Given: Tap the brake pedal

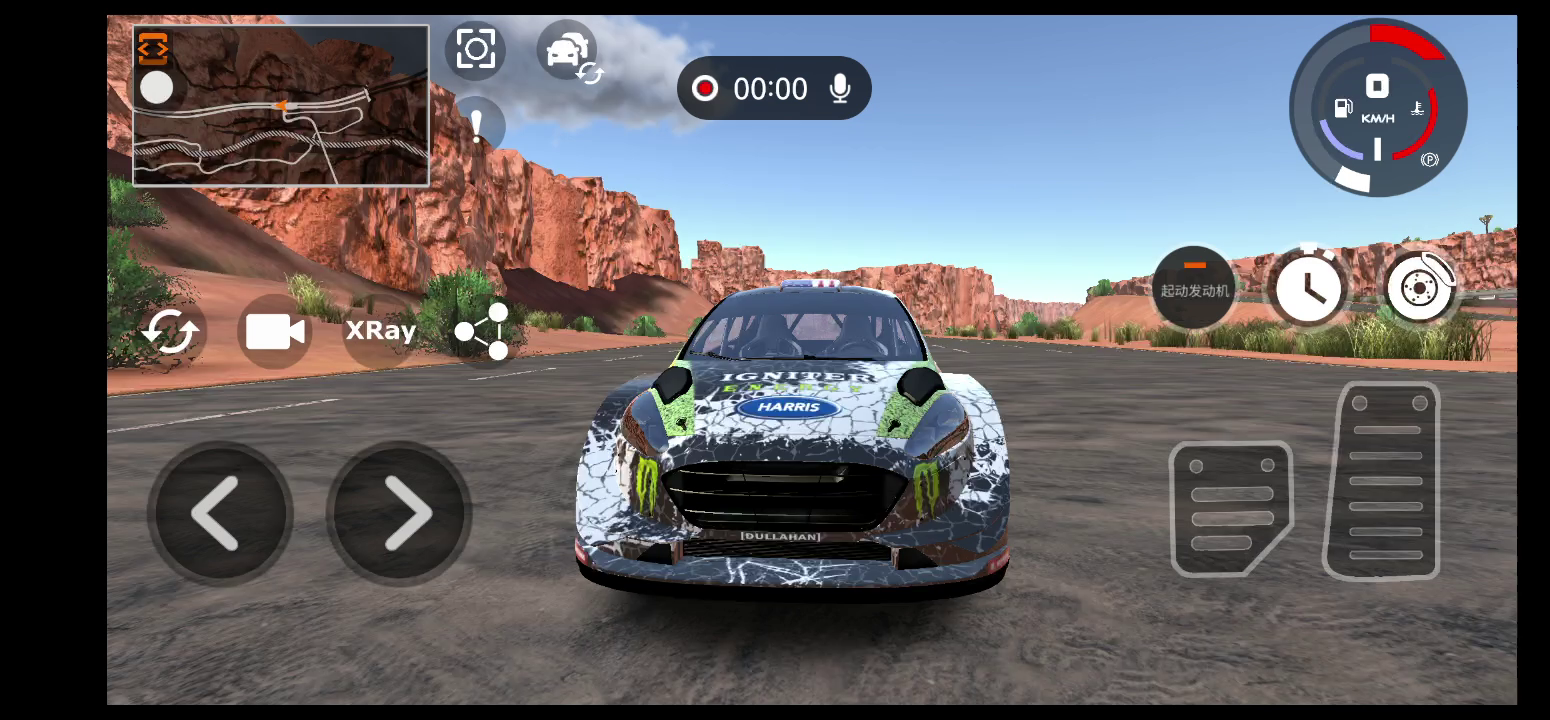Looking at the screenshot, I should click(x=1230, y=508).
